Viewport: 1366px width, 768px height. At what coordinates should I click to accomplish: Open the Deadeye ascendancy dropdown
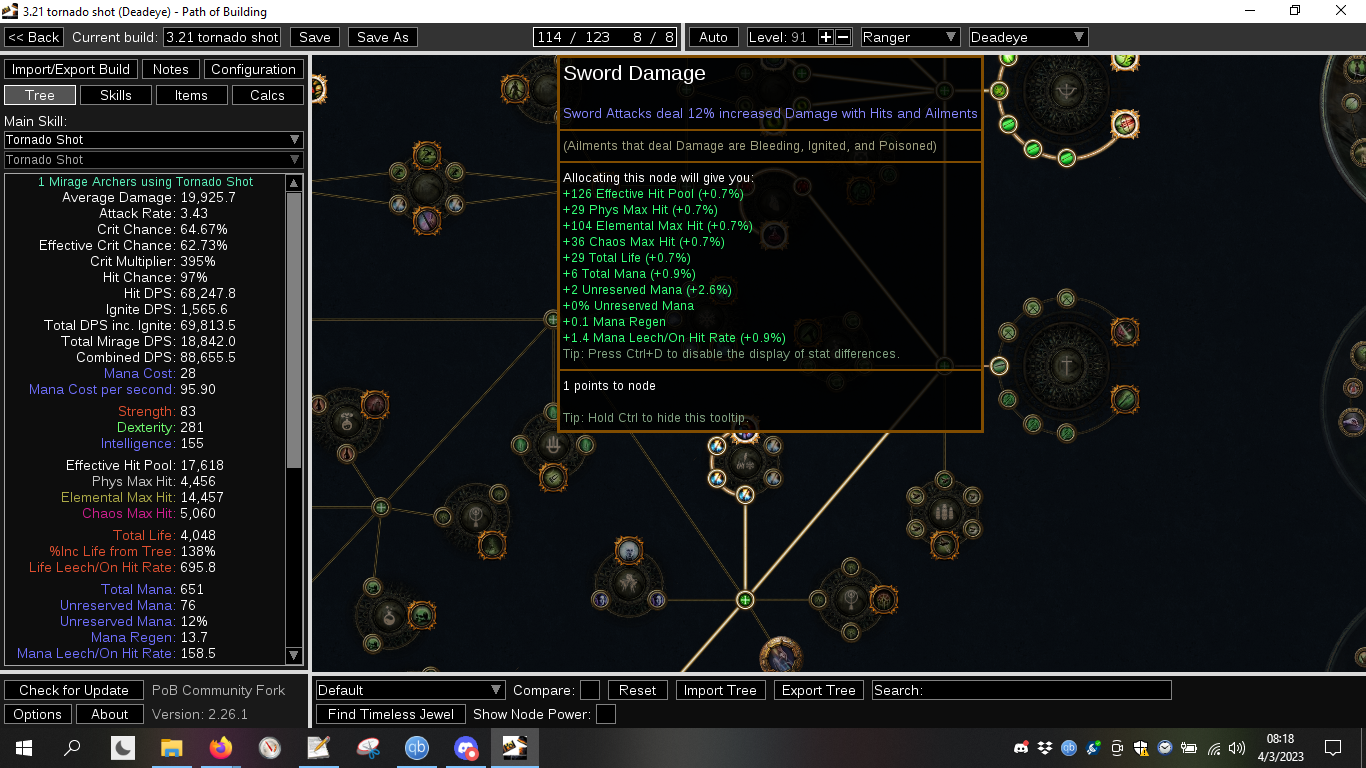(1028, 37)
